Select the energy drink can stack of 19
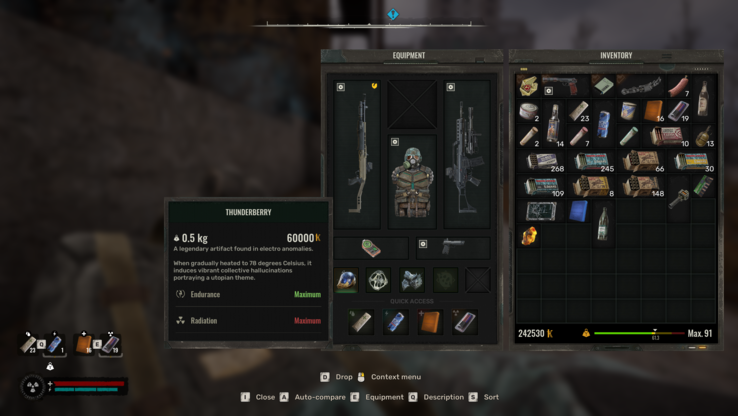 coord(678,110)
